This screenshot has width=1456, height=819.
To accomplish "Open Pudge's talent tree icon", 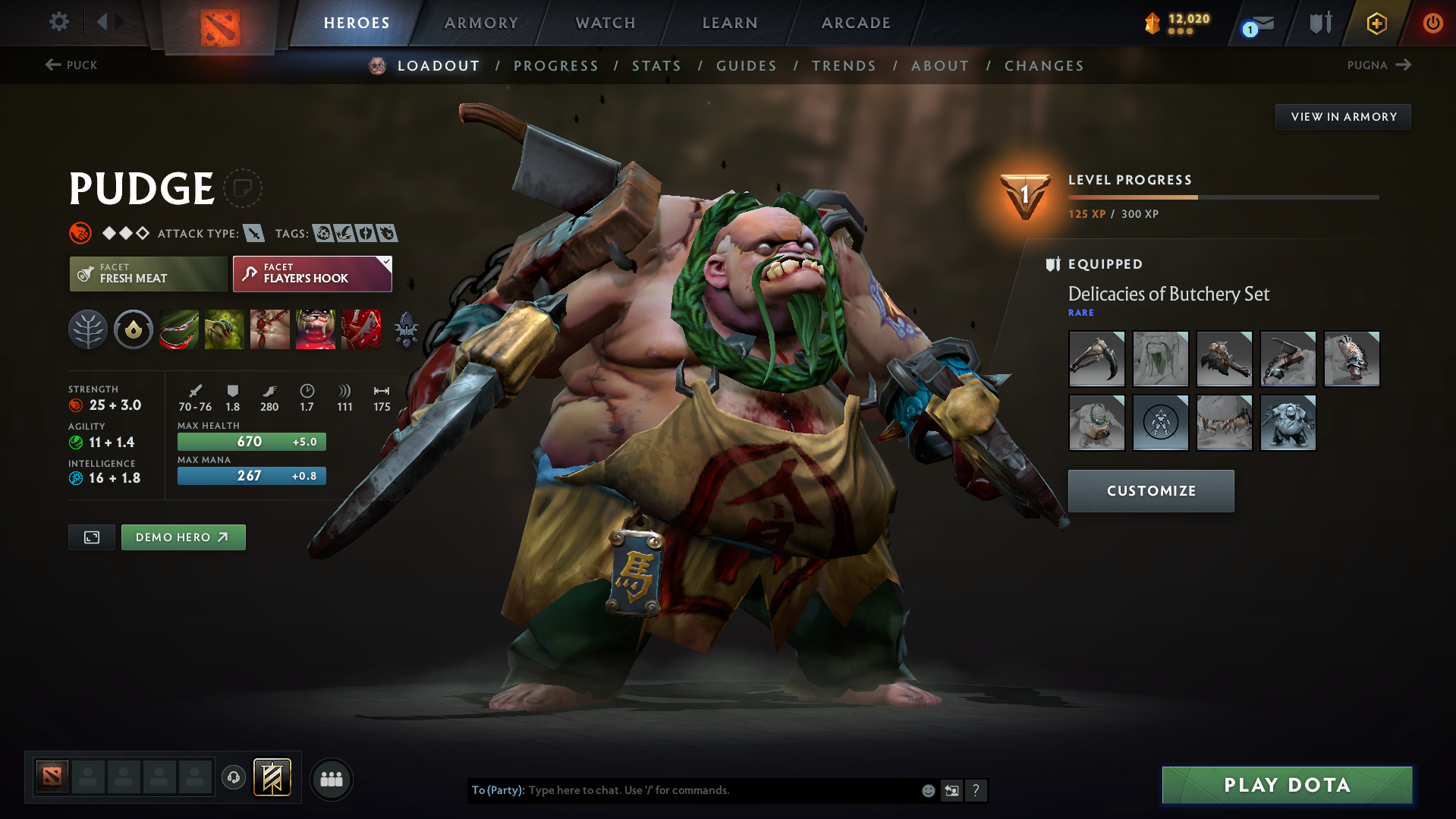I will tap(87, 329).
